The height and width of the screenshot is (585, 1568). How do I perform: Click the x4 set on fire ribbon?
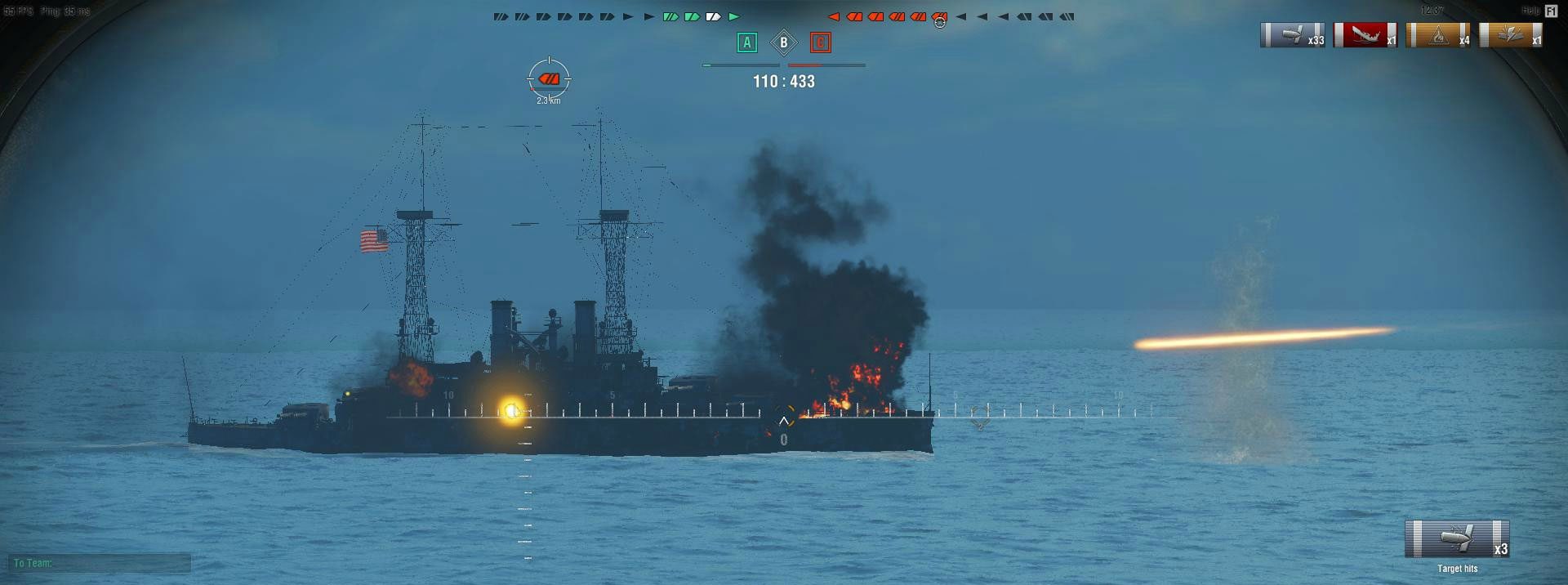click(x=1438, y=35)
